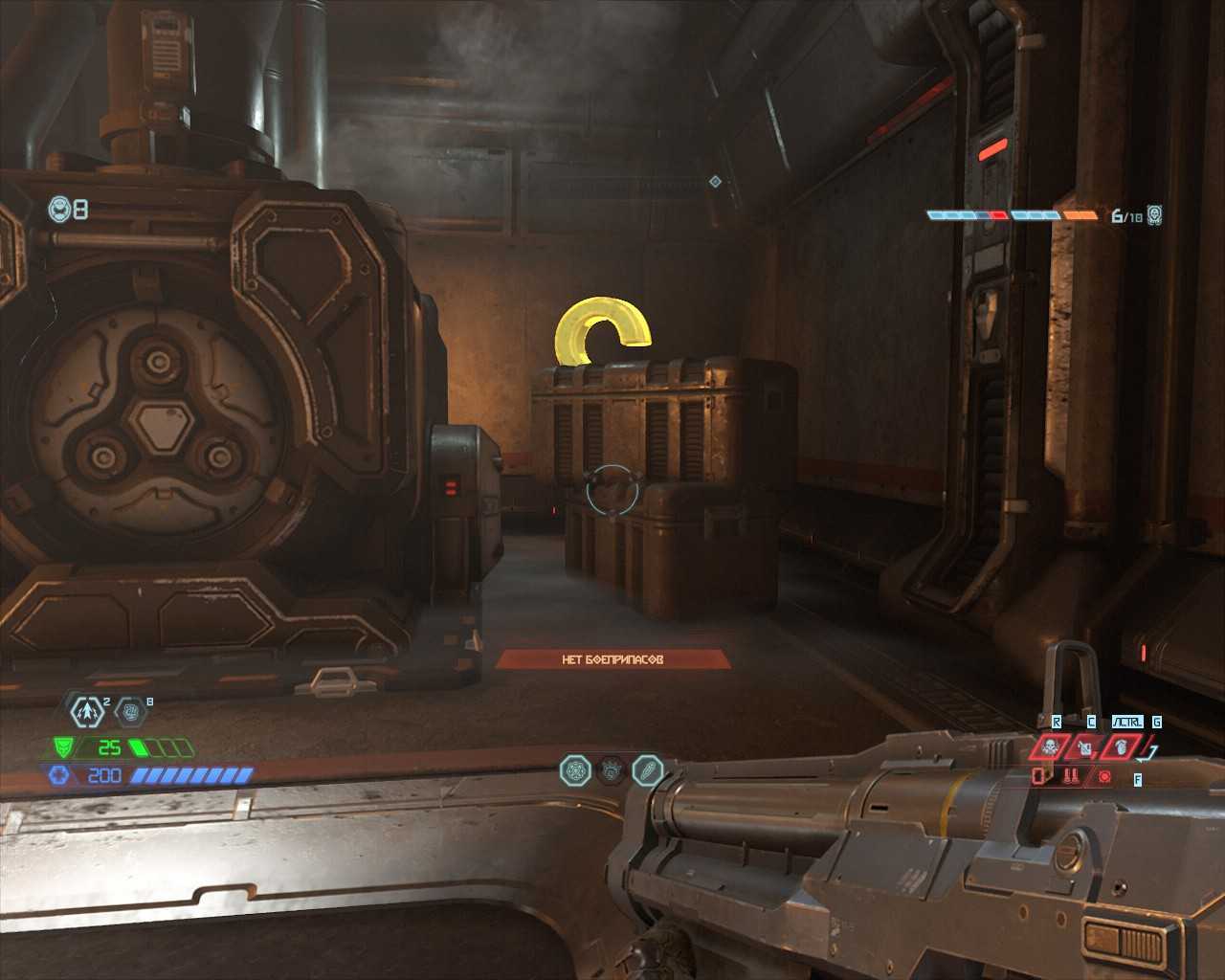Click the dimmed middle rune icon
1225x980 pixels.
612,769
